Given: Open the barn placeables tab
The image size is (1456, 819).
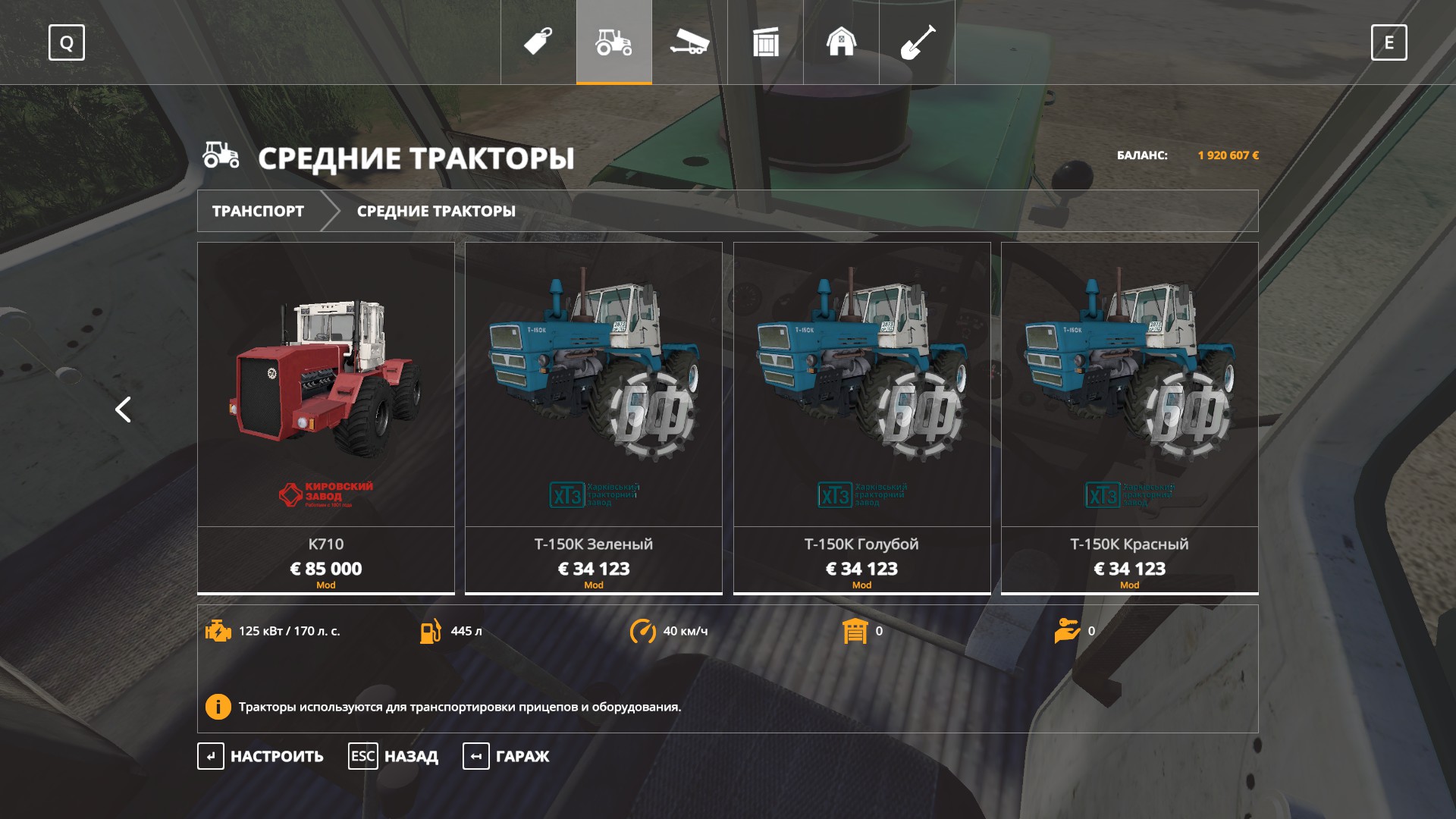Looking at the screenshot, I should (x=842, y=42).
